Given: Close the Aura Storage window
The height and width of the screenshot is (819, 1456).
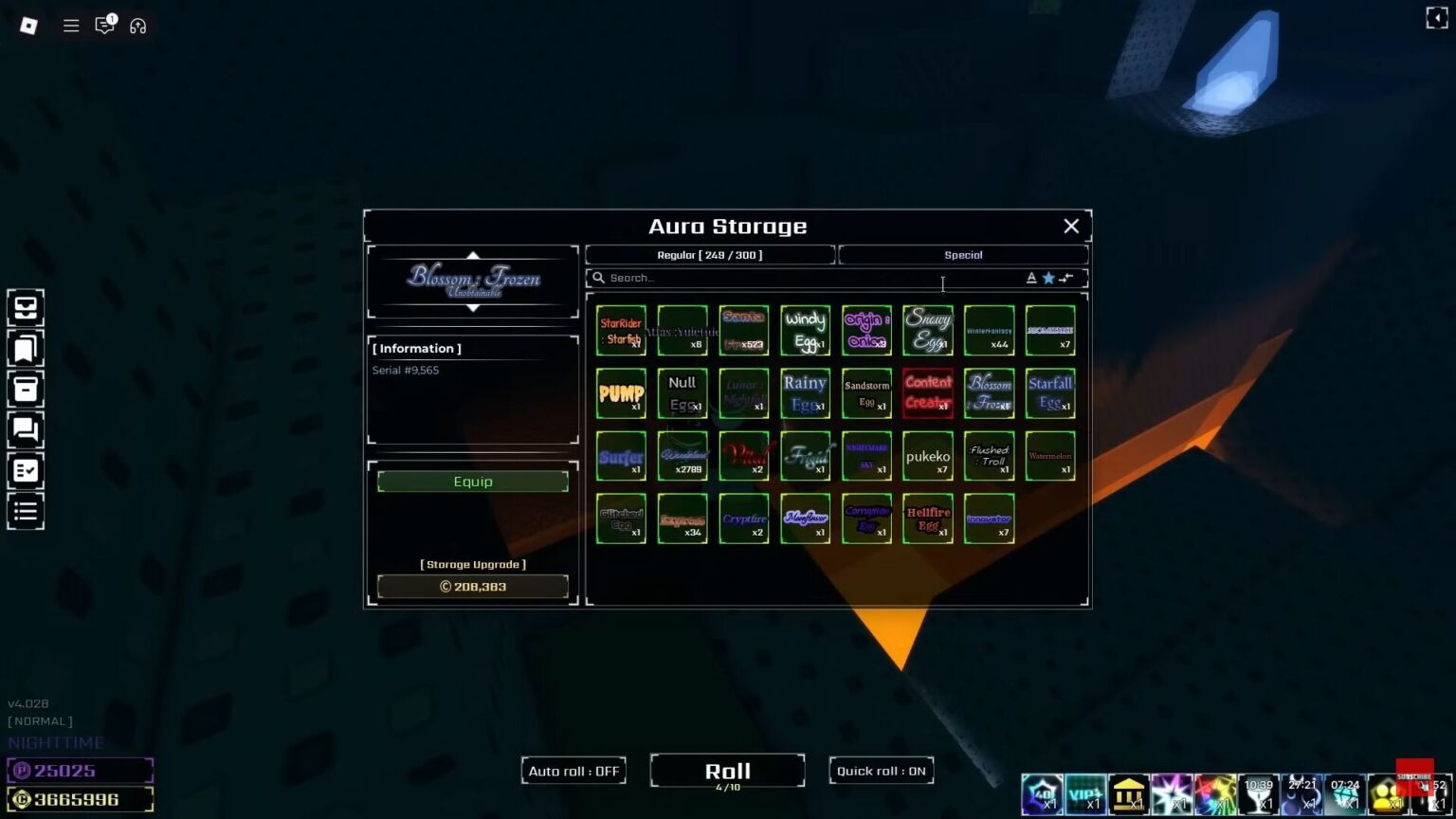Looking at the screenshot, I should pos(1071,226).
